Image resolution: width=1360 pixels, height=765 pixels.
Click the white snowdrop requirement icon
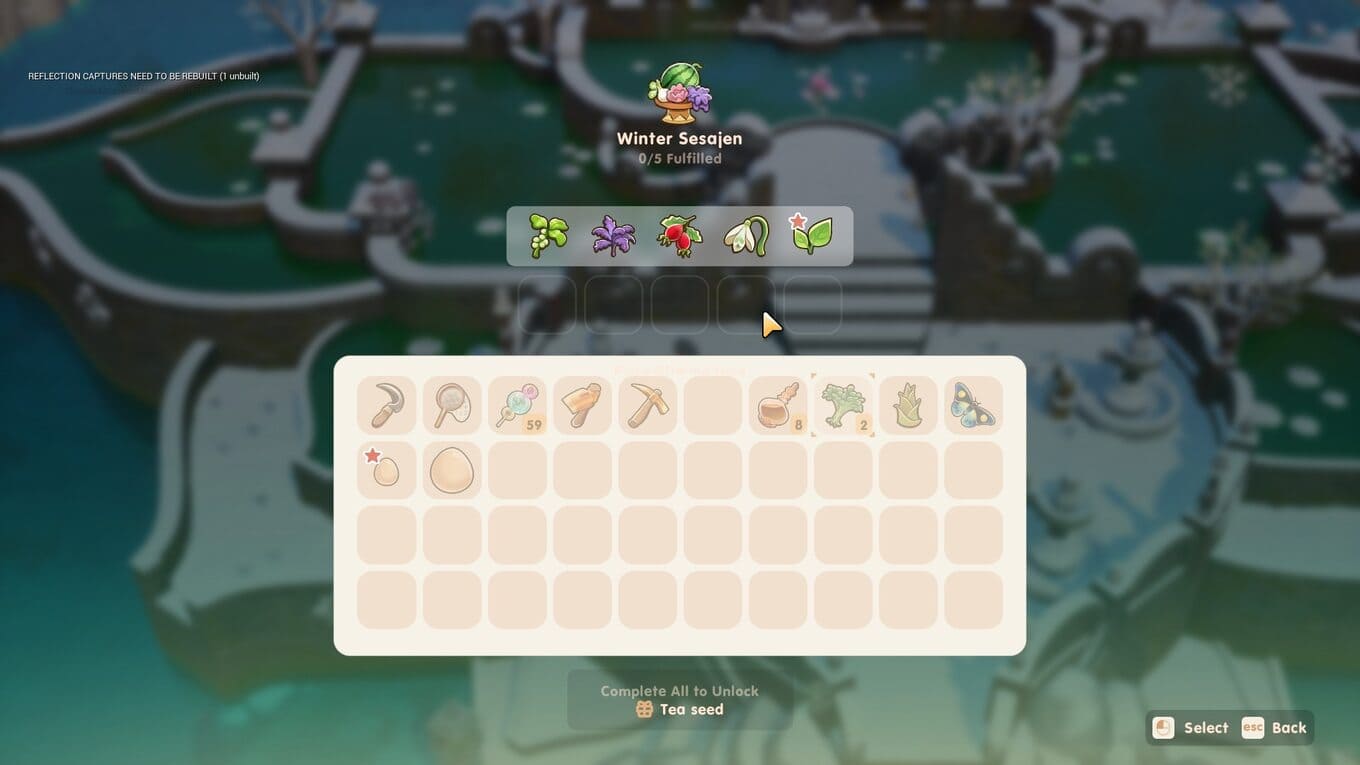tap(745, 236)
